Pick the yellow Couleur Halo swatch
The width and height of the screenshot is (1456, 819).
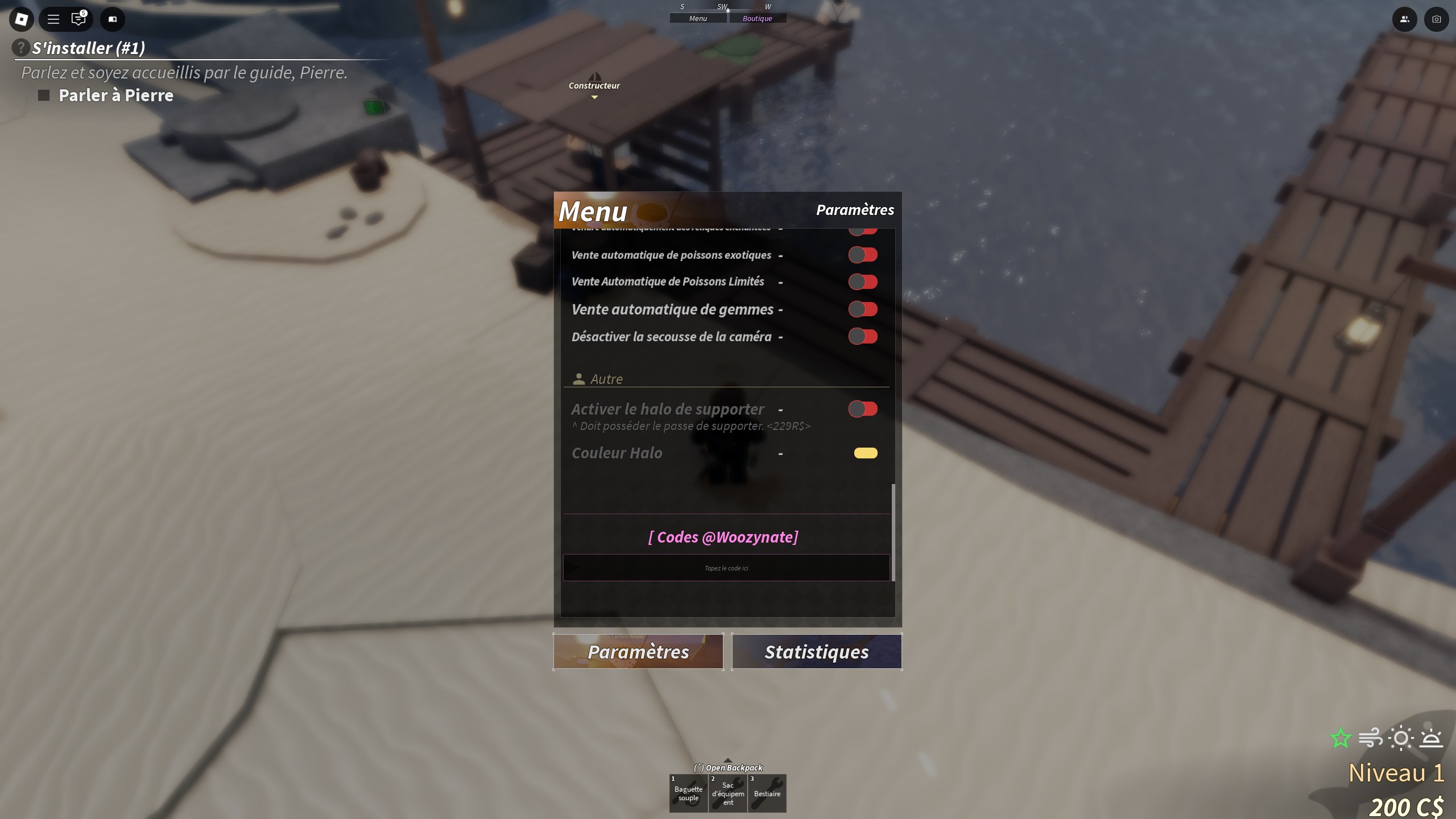coord(866,453)
